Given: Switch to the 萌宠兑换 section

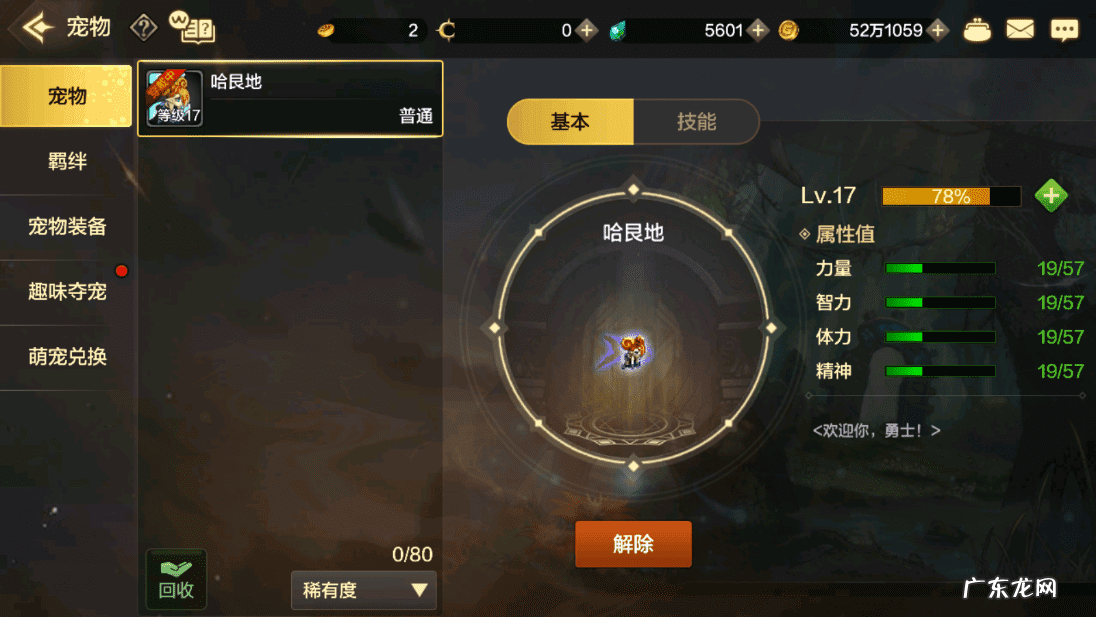Looking at the screenshot, I should [67, 357].
